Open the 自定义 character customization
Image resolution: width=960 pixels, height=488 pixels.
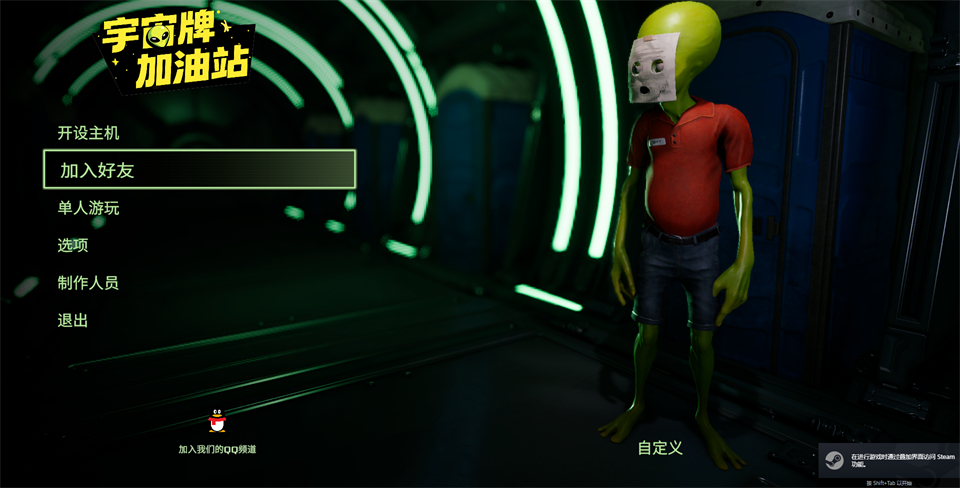[x=660, y=448]
